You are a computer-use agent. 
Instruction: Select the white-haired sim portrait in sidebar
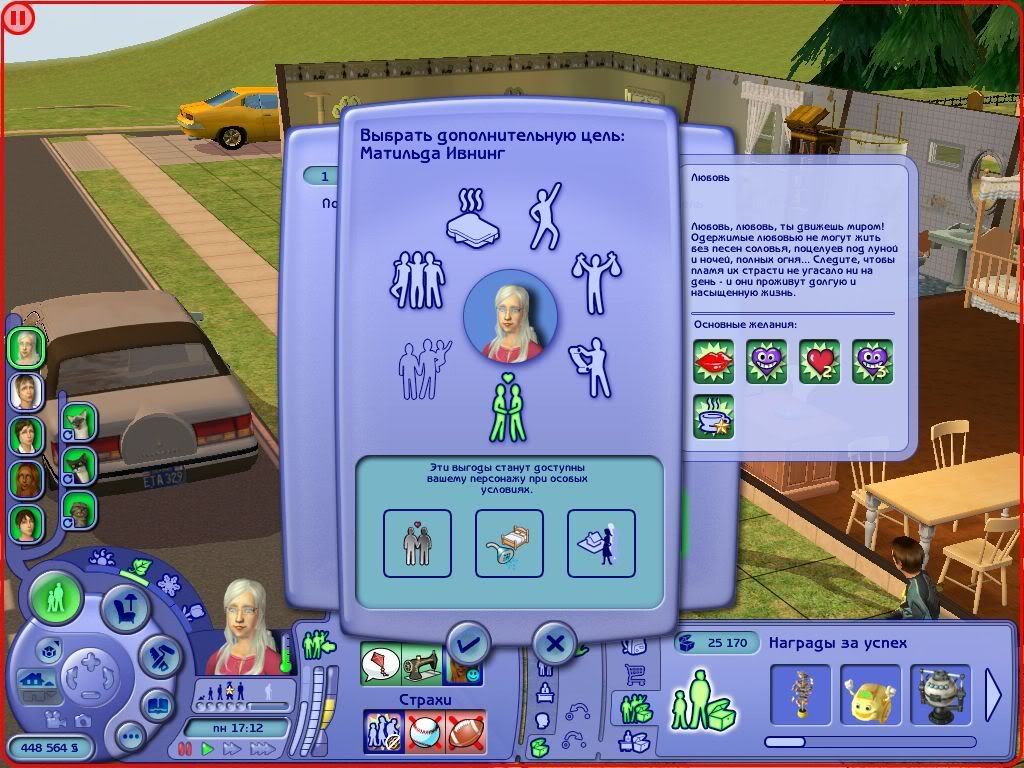coord(26,347)
